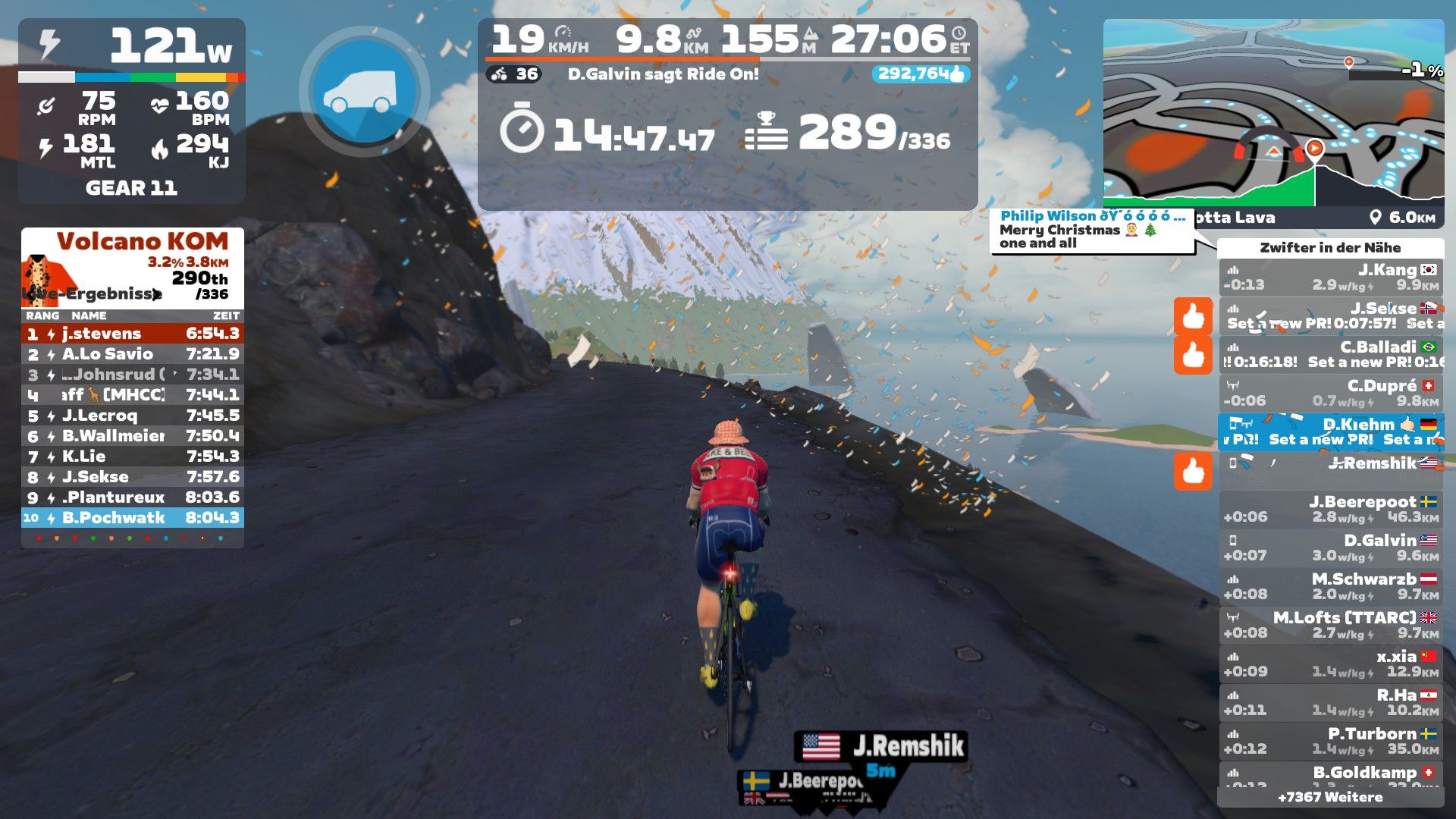Activate the van draft boost power-up
Viewport: 1456px width, 819px height.
pos(365,91)
